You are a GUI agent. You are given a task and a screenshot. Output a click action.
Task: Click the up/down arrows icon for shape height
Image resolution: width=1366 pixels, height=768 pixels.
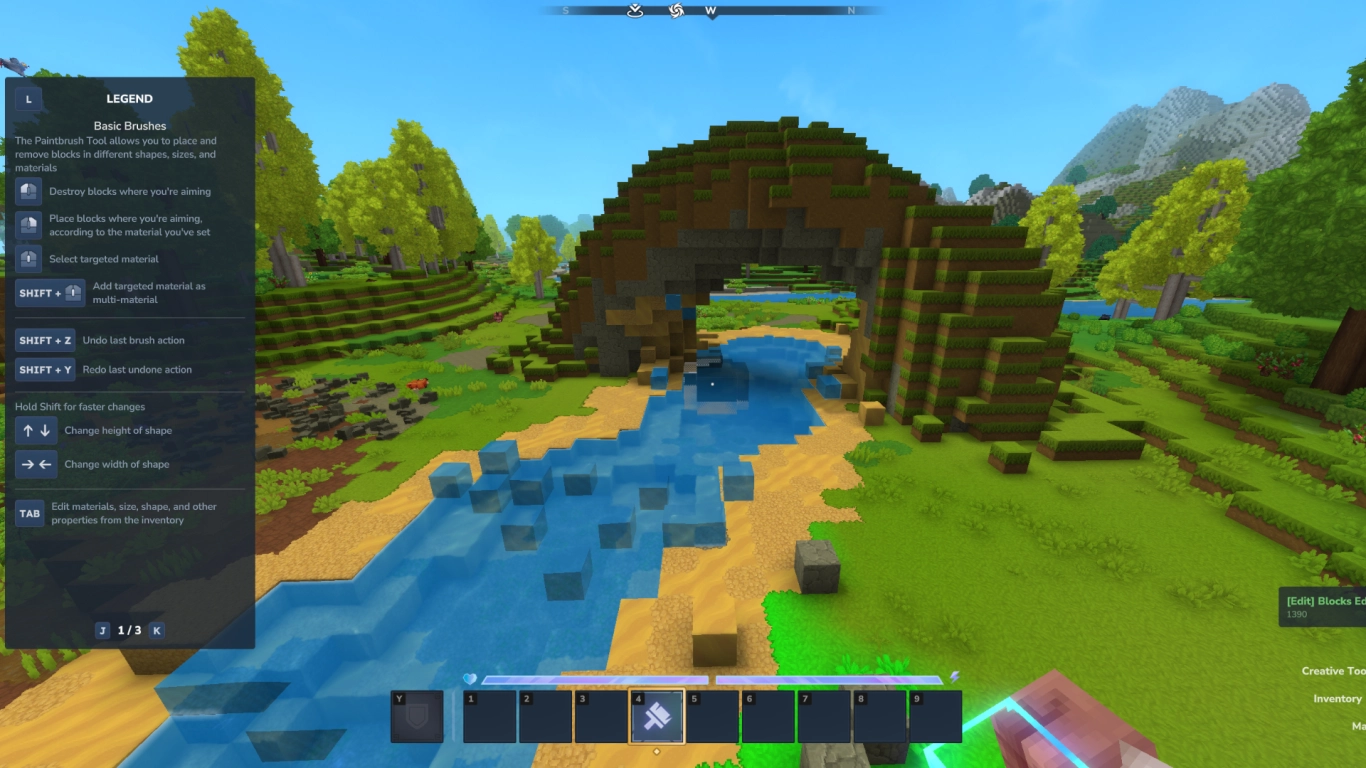pyautogui.click(x=35, y=430)
